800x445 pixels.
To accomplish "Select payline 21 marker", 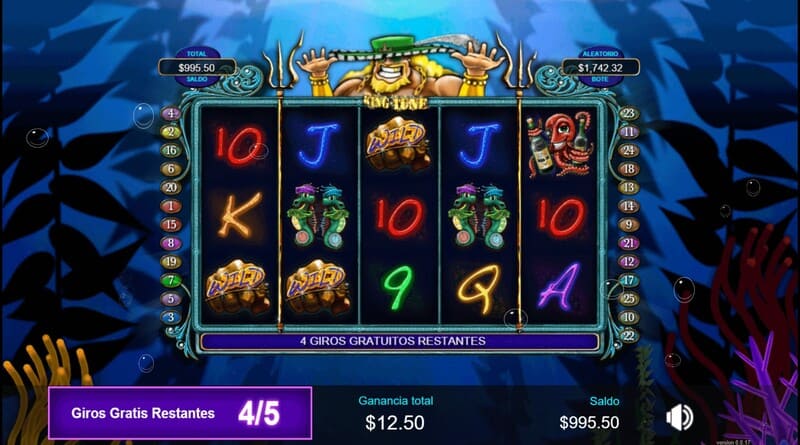I will [x=629, y=243].
